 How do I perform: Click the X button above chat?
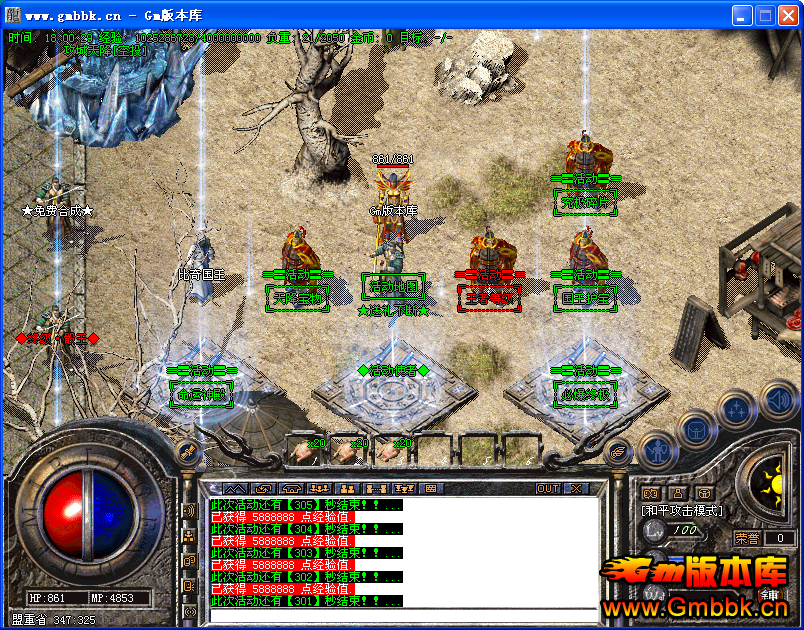coord(576,489)
